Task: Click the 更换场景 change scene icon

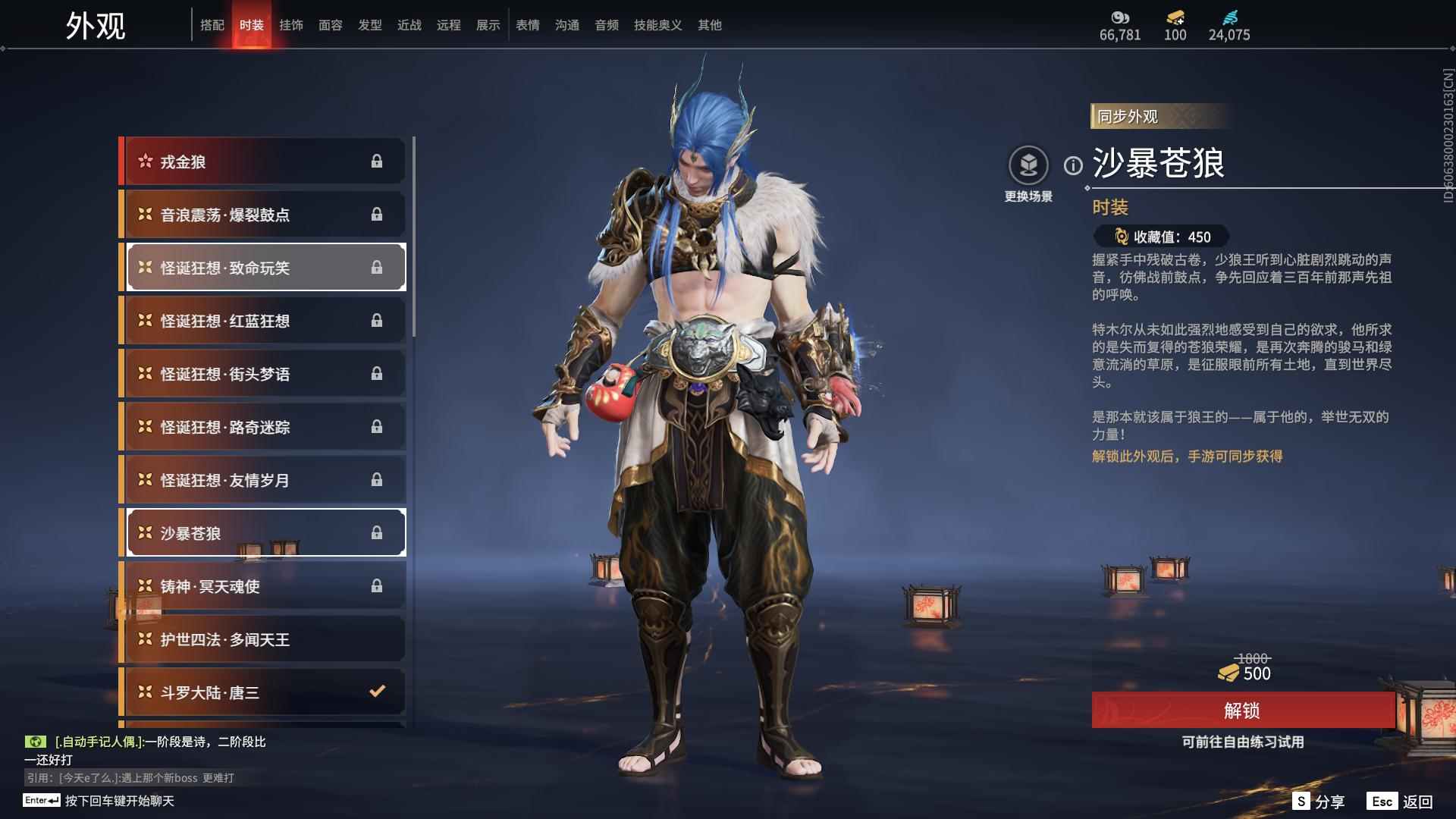Action: [x=1028, y=165]
